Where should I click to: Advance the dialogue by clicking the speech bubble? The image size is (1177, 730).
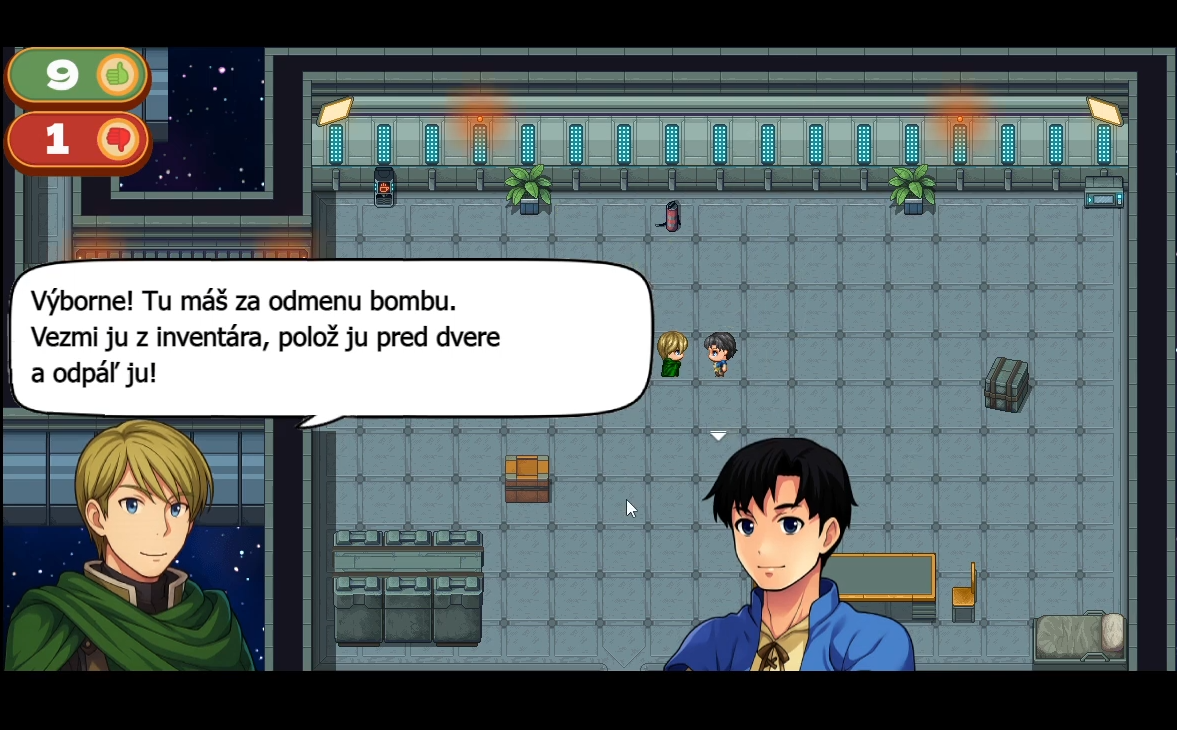[330, 338]
